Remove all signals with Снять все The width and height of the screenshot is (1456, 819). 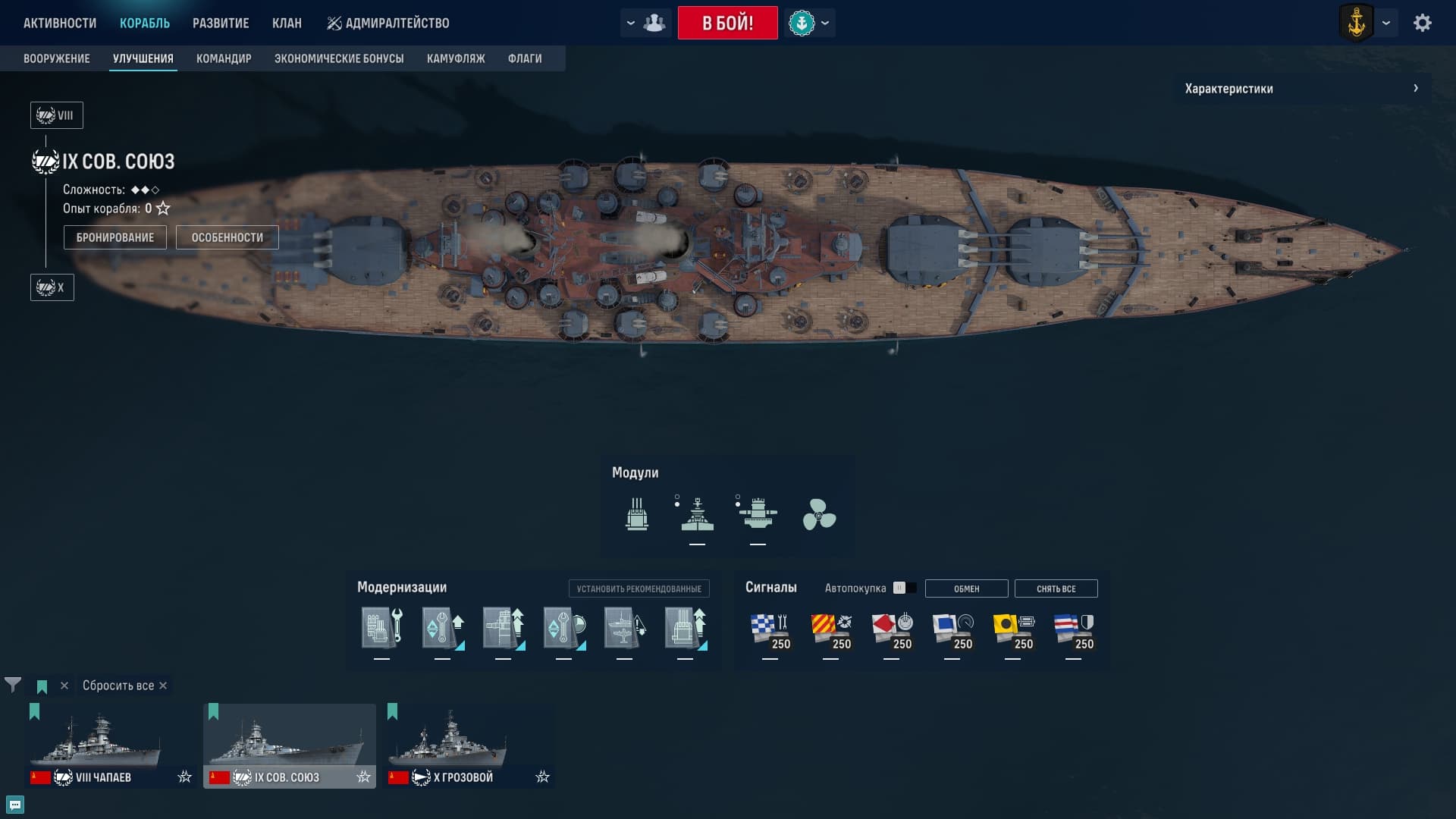click(1056, 588)
